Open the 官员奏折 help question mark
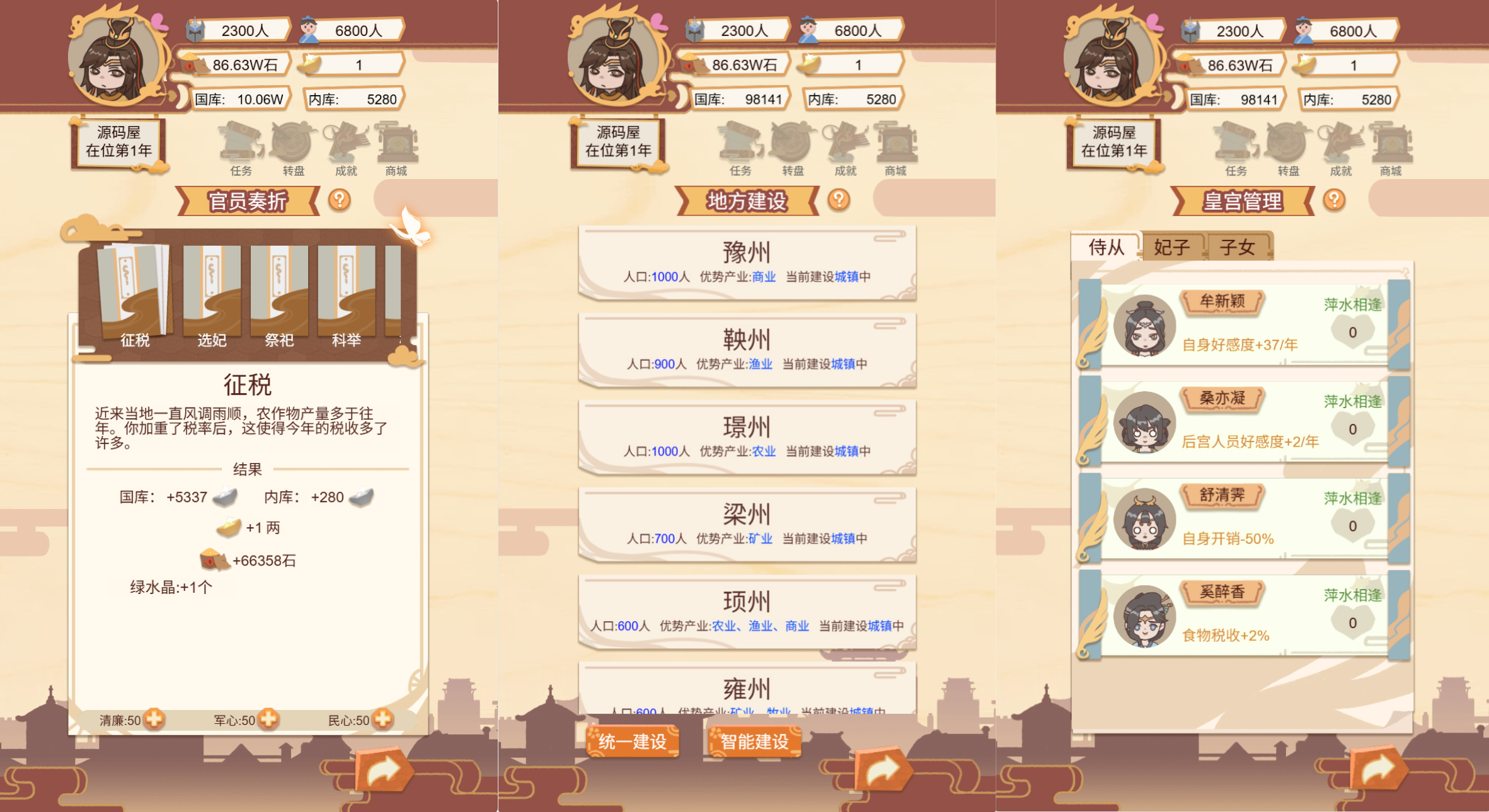This screenshot has height=812, width=1489. (340, 200)
